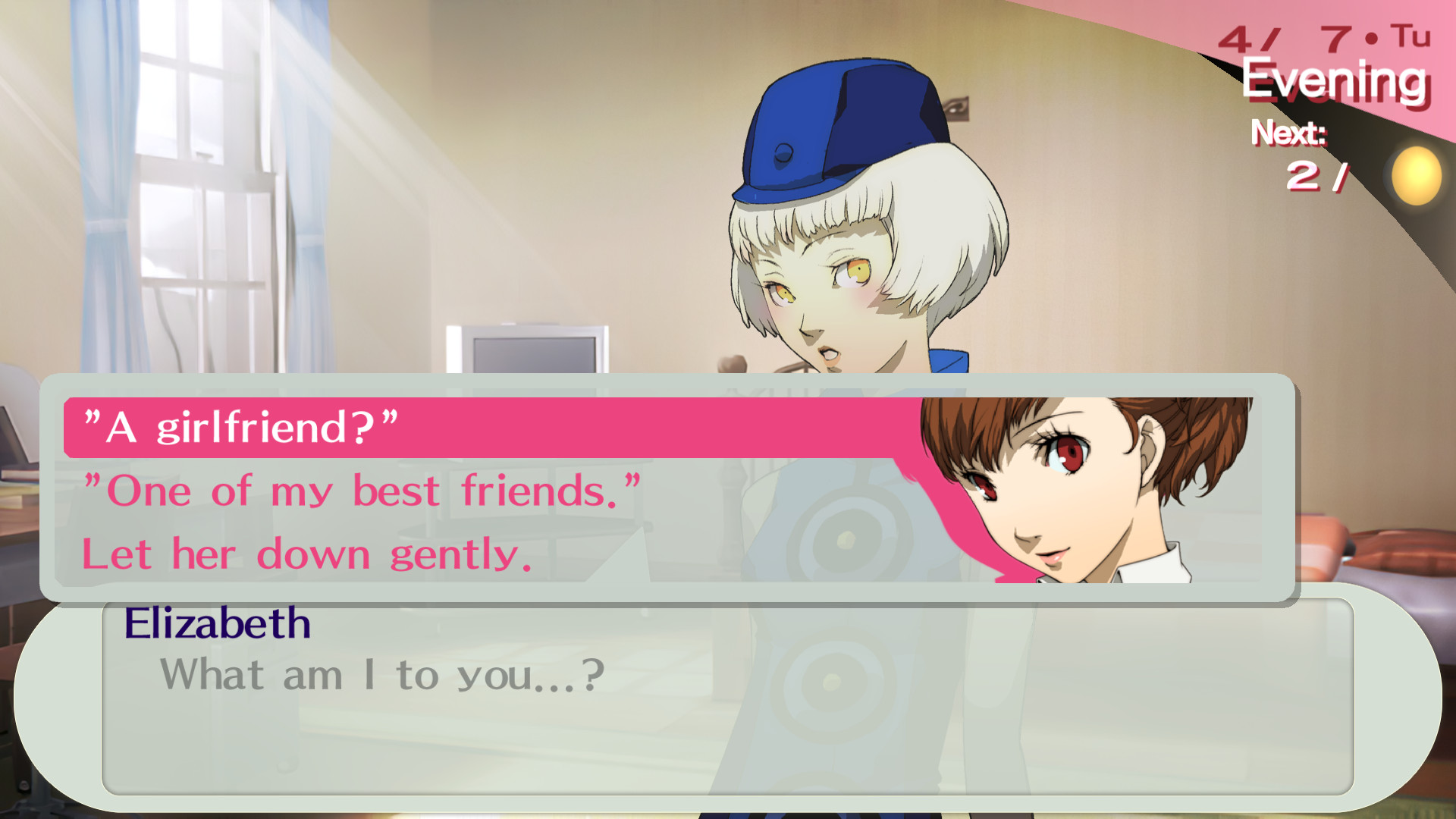Click the Elizabeth name label
This screenshot has height=819, width=1456.
click(216, 624)
